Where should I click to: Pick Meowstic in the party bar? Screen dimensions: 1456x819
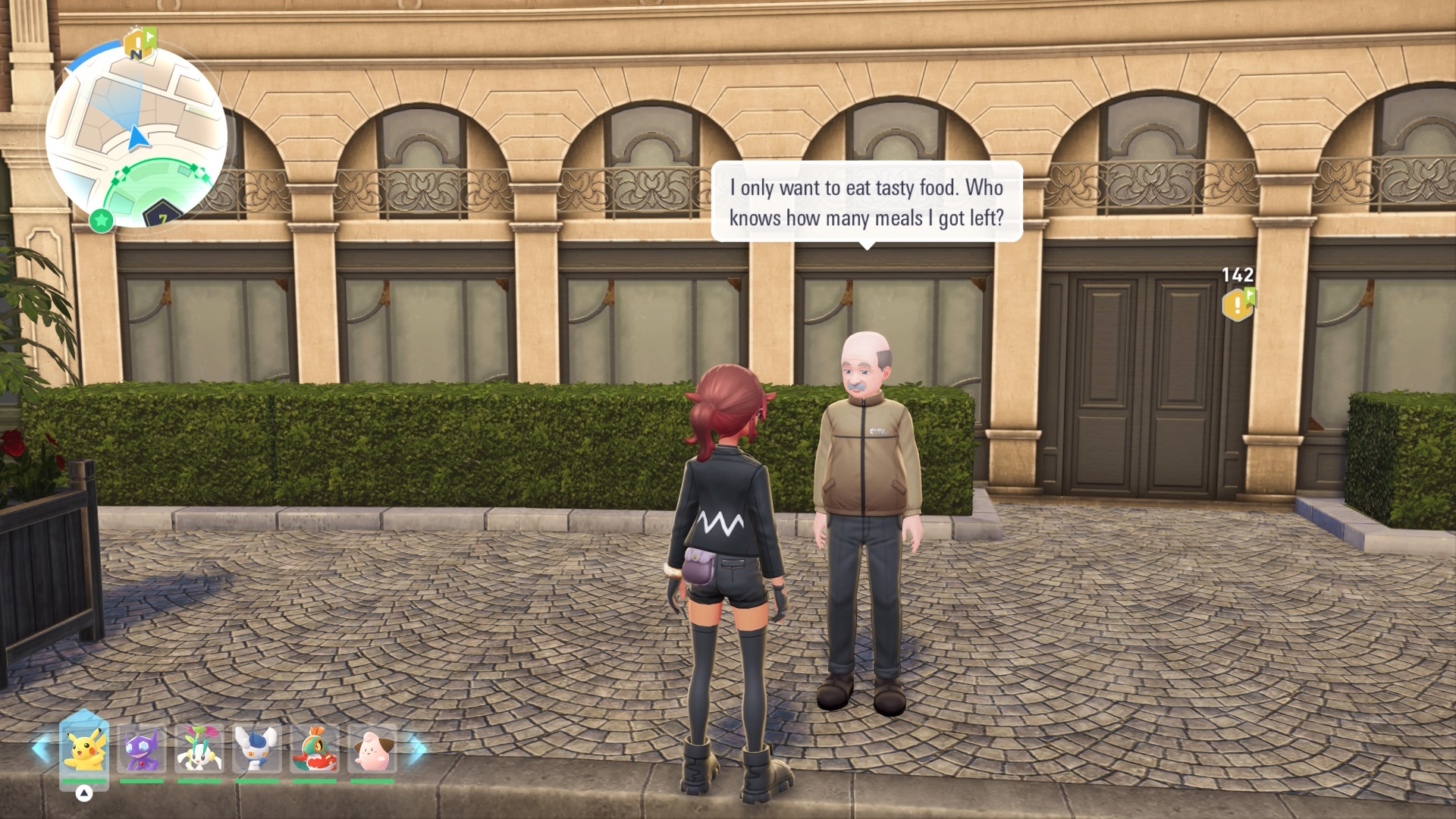tap(257, 748)
